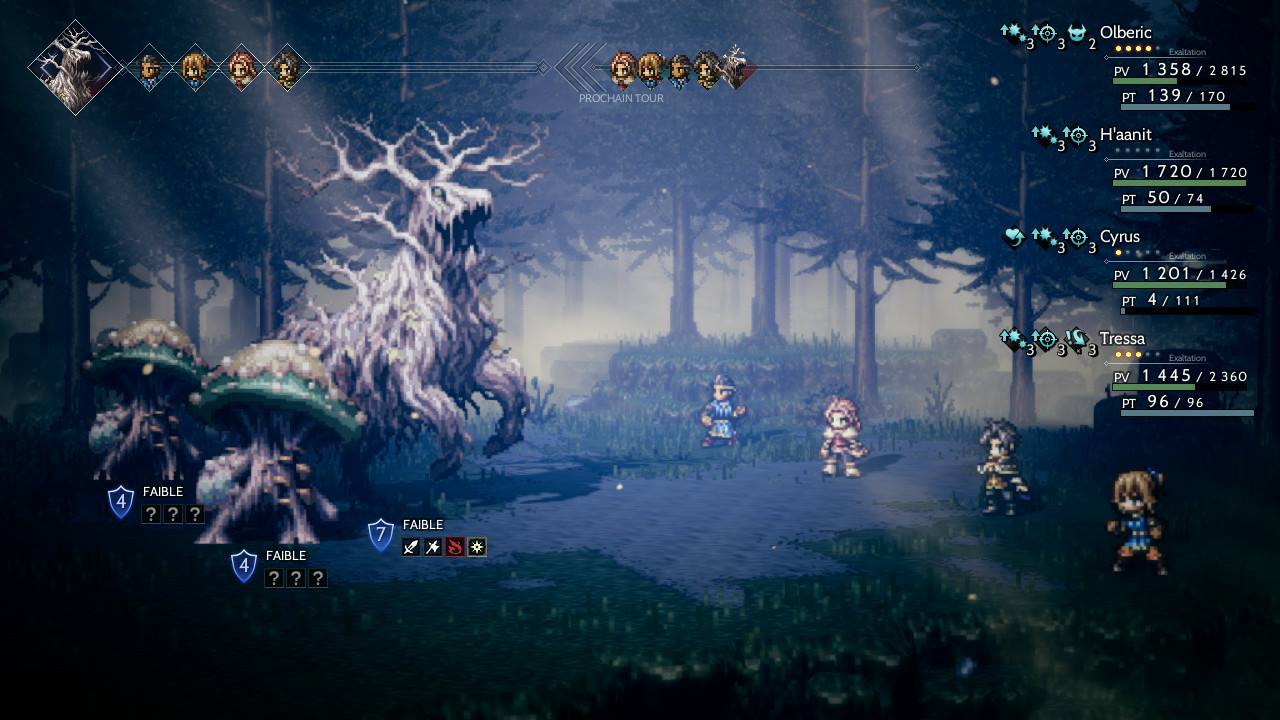Inspect Tressa's curved-arrow status icon
The width and height of the screenshot is (1280, 720).
(1077, 340)
